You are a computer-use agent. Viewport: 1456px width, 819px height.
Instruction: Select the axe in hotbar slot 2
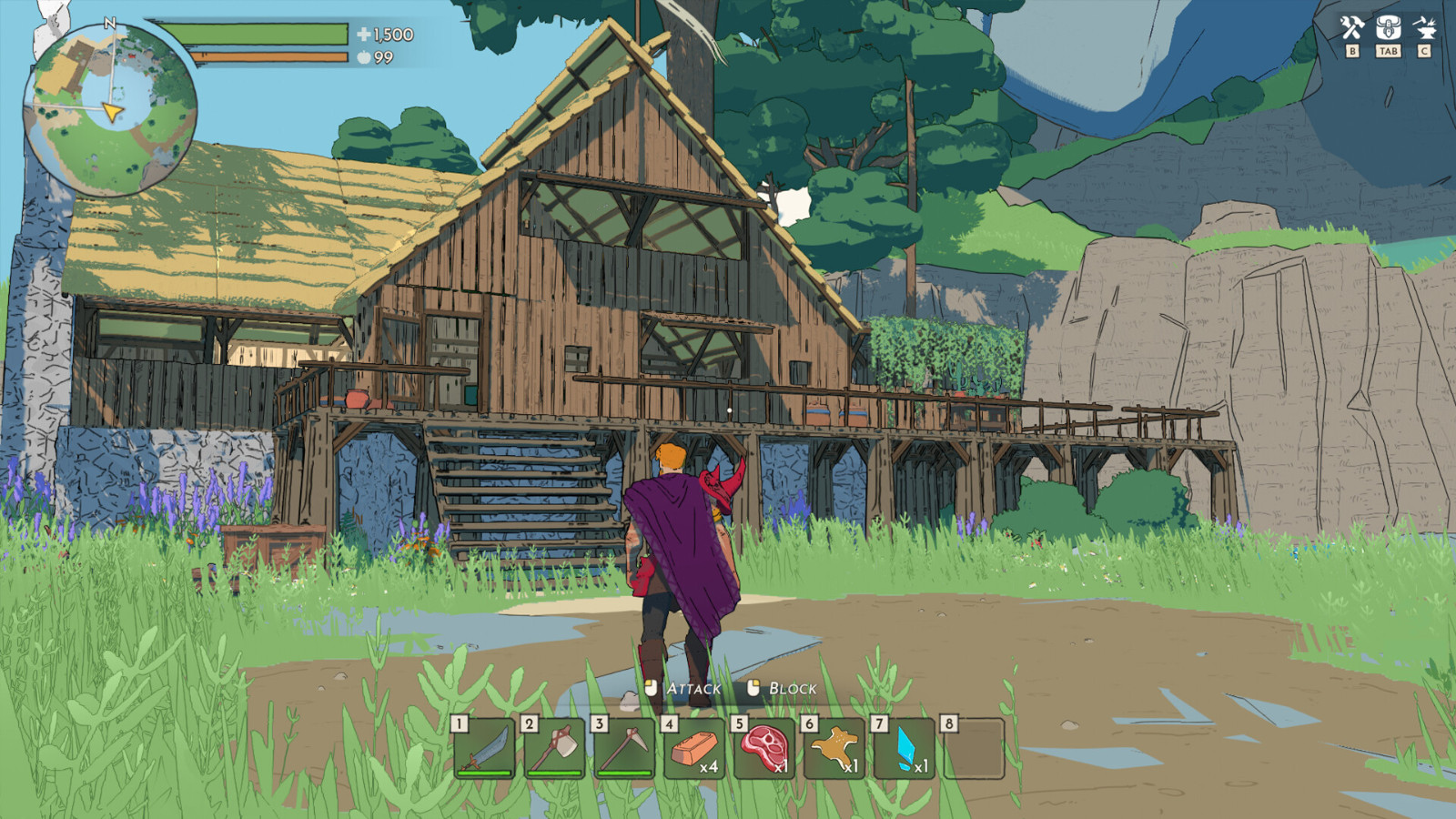click(x=555, y=748)
